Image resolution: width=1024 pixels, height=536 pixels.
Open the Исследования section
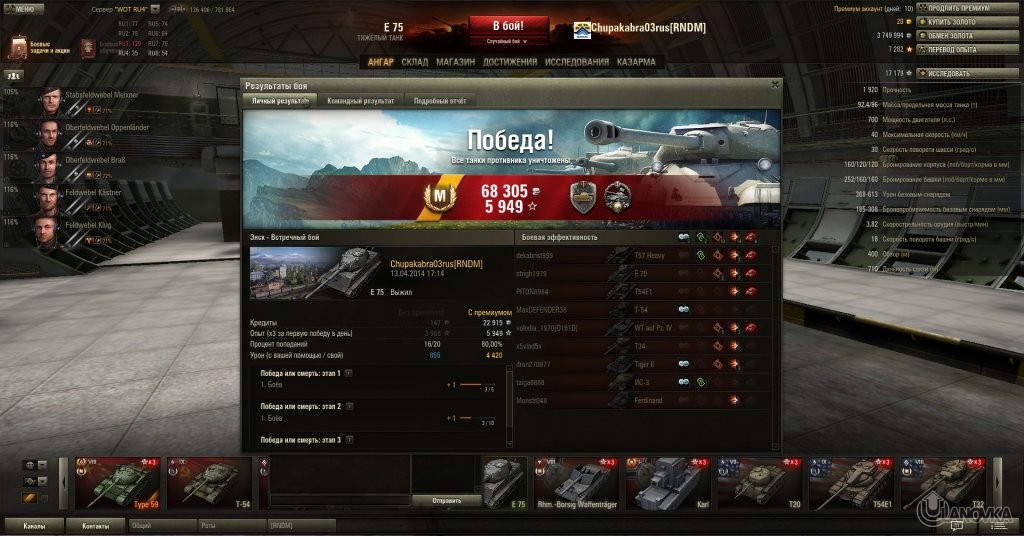click(x=577, y=62)
